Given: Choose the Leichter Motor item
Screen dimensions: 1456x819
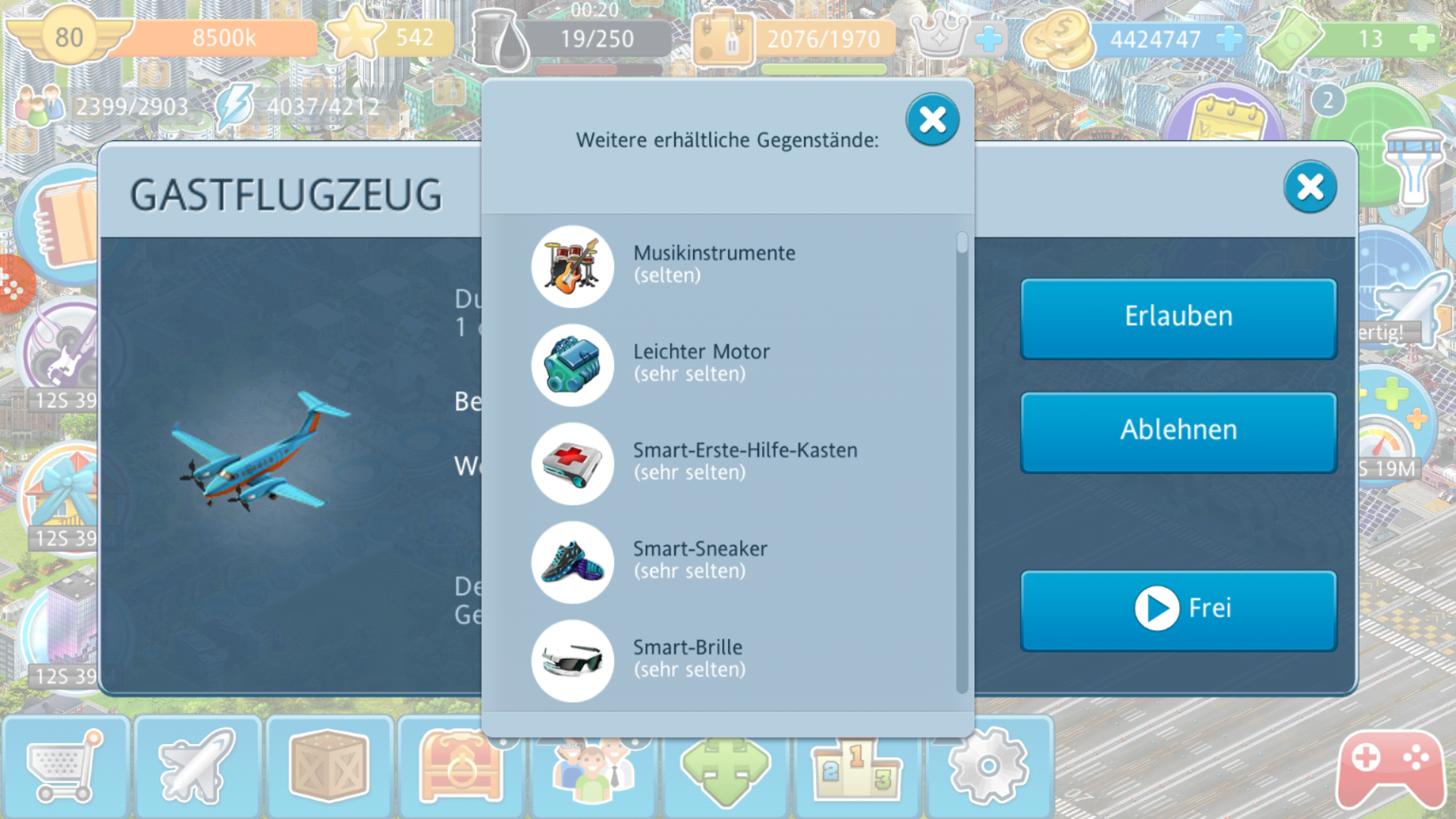Looking at the screenshot, I should (x=701, y=364).
